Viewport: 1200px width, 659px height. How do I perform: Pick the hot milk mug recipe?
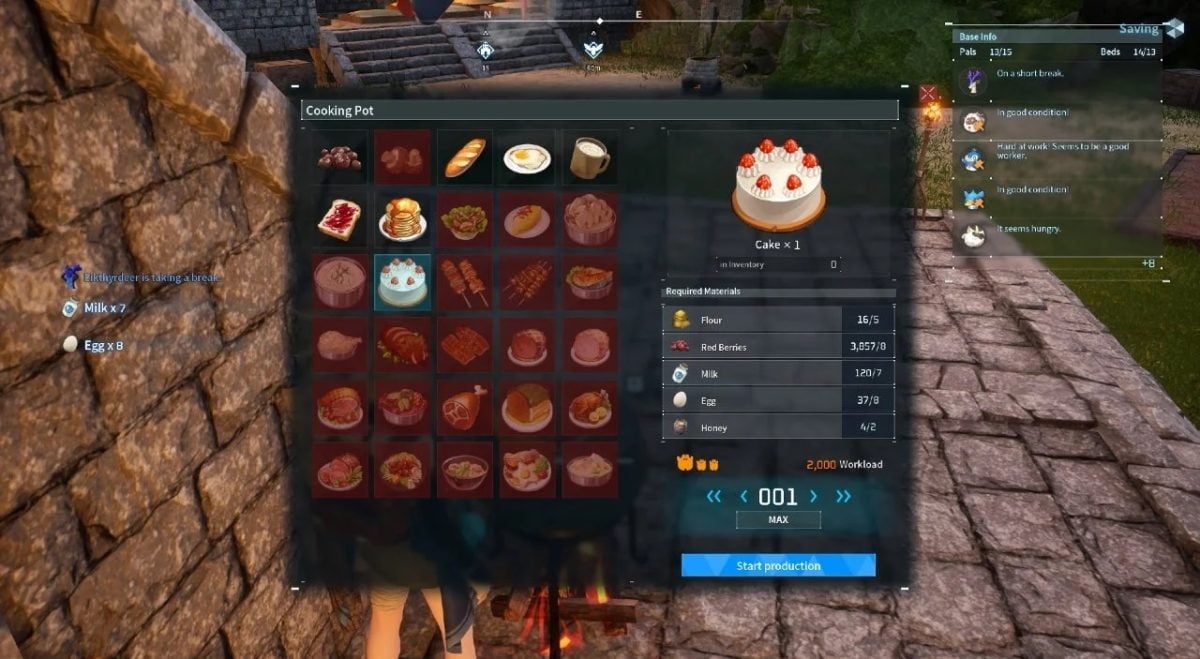(x=589, y=157)
